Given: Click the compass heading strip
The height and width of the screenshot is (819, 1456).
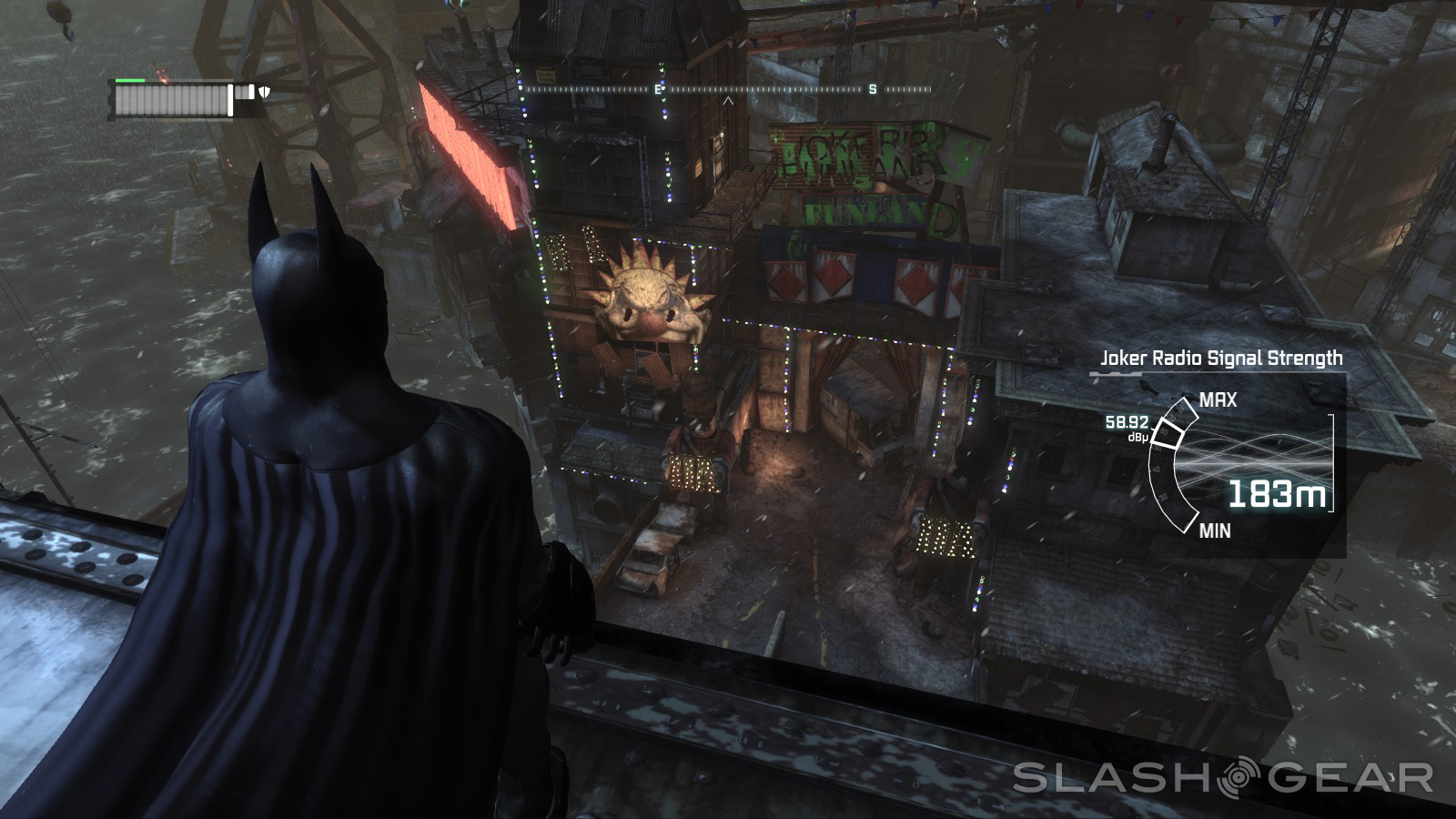Looking at the screenshot, I should click(728, 90).
